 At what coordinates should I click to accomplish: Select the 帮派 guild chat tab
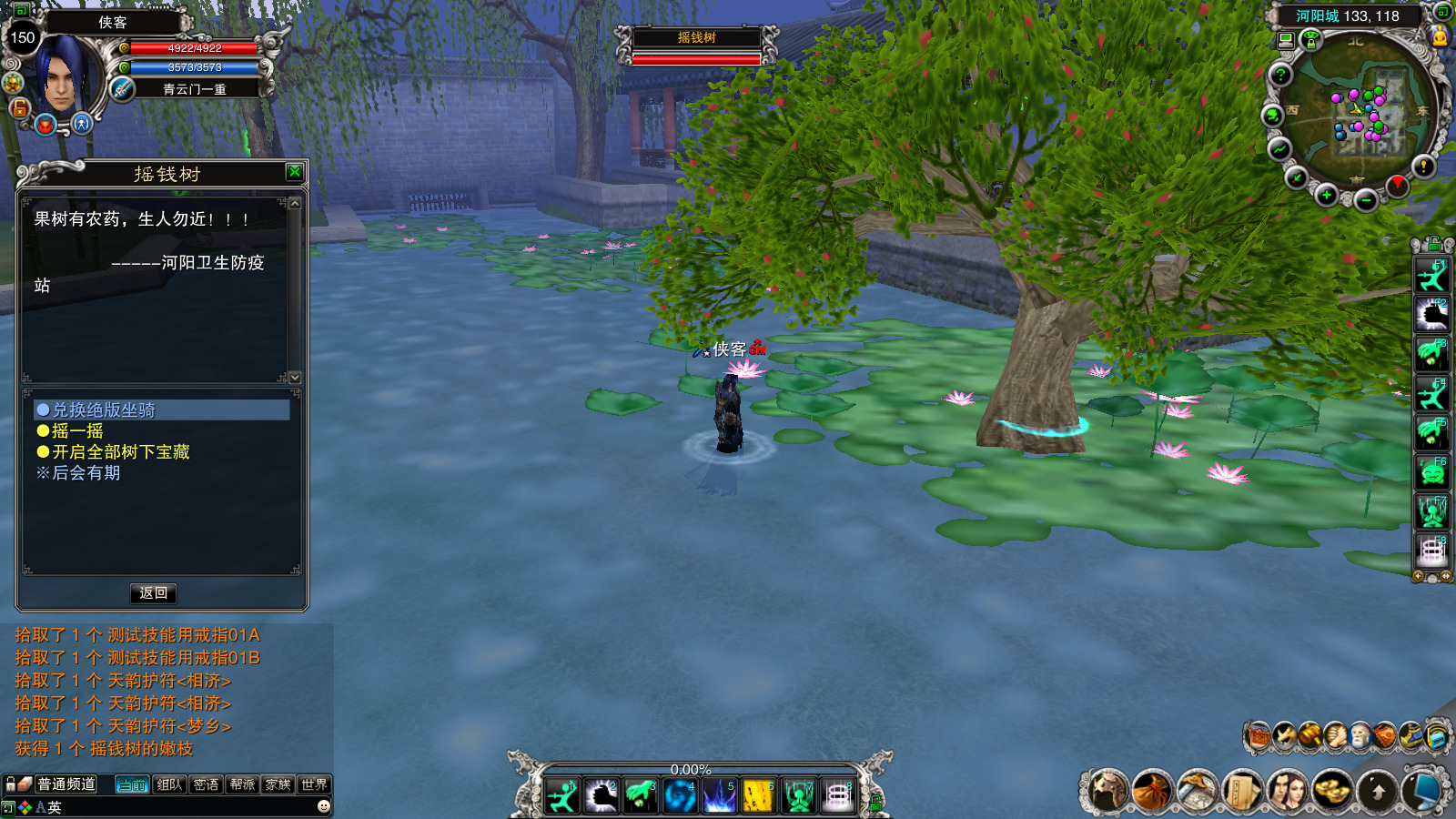[x=242, y=784]
